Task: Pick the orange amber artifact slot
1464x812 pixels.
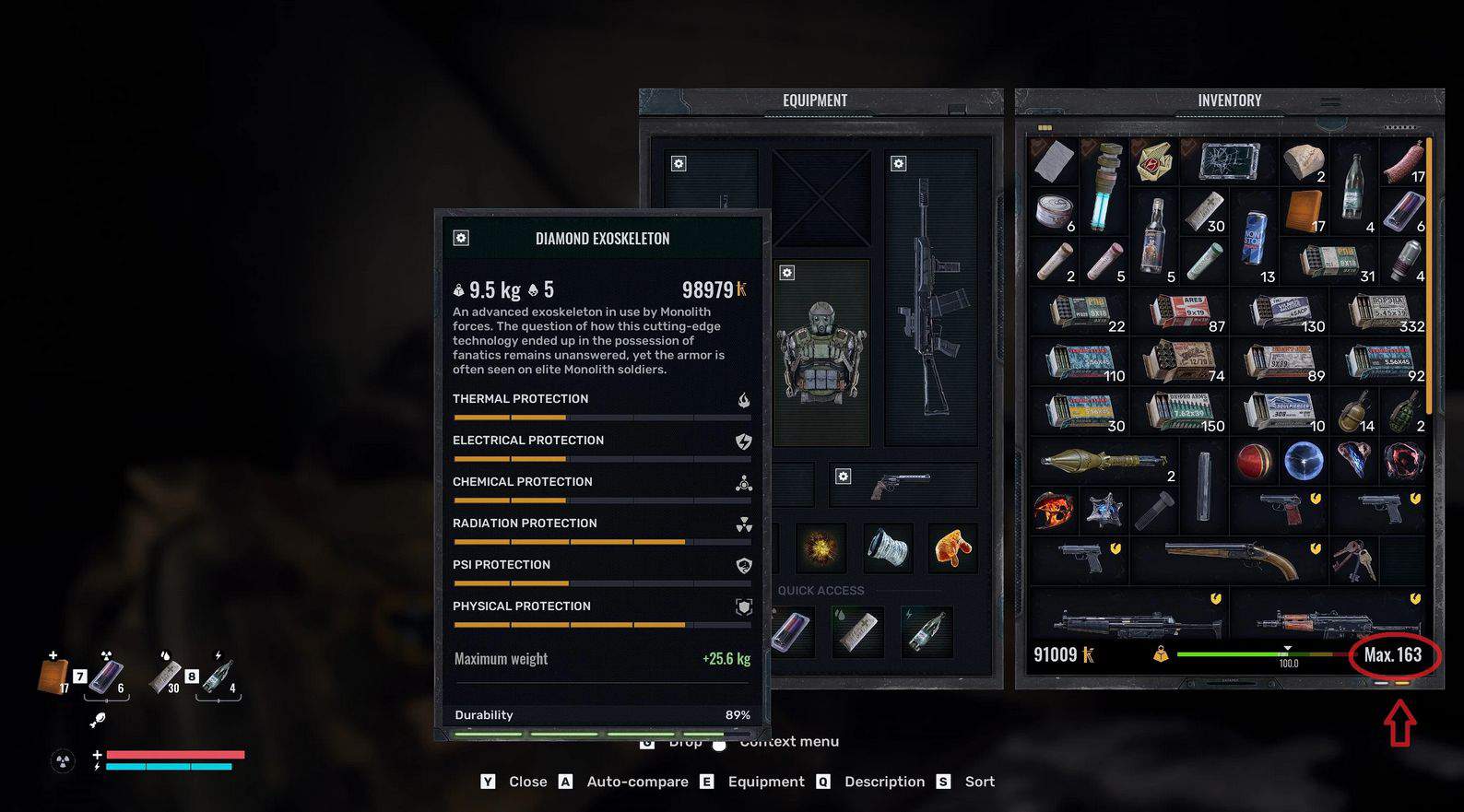Action: (x=952, y=547)
